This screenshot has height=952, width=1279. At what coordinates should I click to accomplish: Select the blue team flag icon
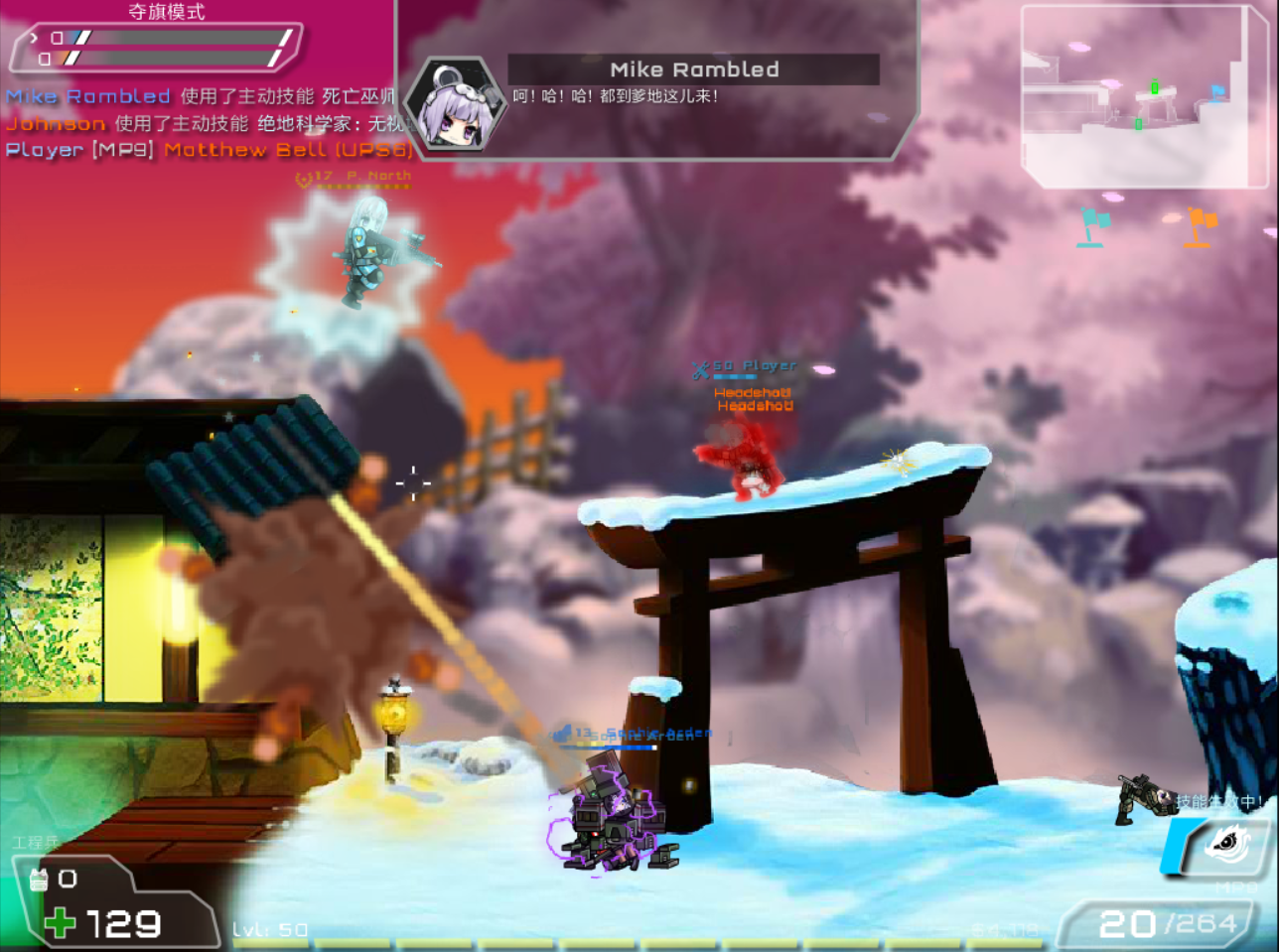pyautogui.click(x=1094, y=227)
